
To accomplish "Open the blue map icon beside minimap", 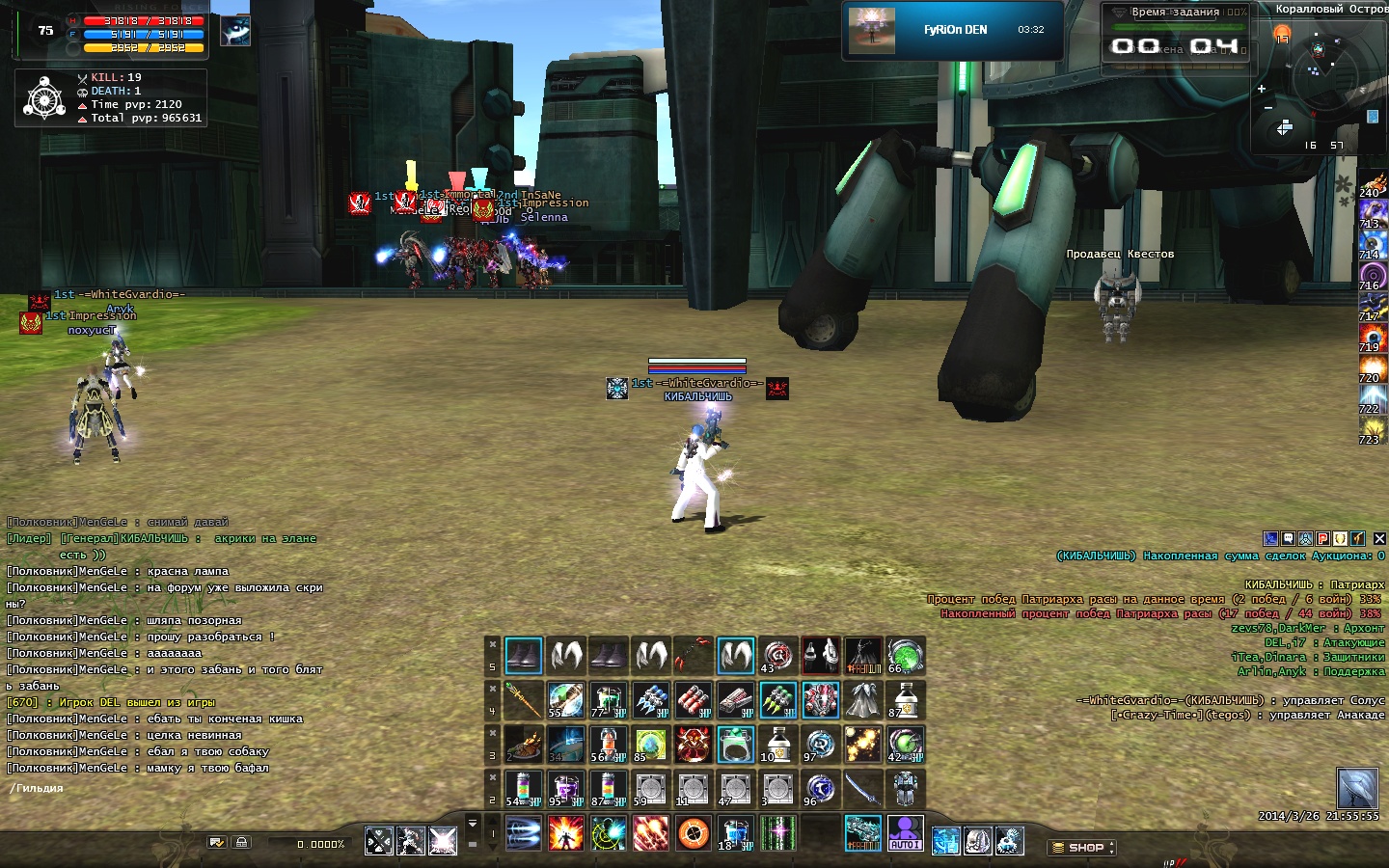I will [1373, 117].
